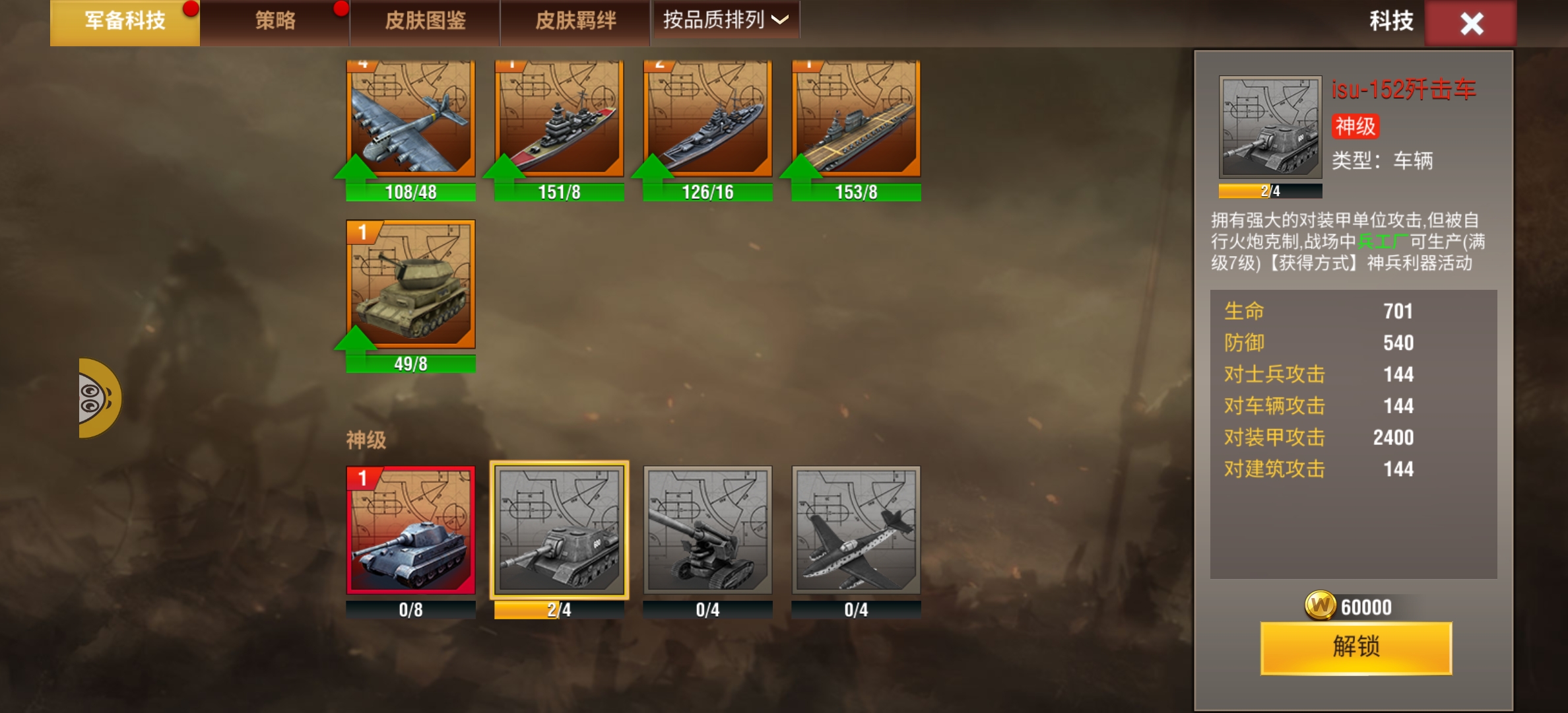This screenshot has width=1568, height=713.
Task: Pick the grey artillery cannon card
Action: point(707,530)
